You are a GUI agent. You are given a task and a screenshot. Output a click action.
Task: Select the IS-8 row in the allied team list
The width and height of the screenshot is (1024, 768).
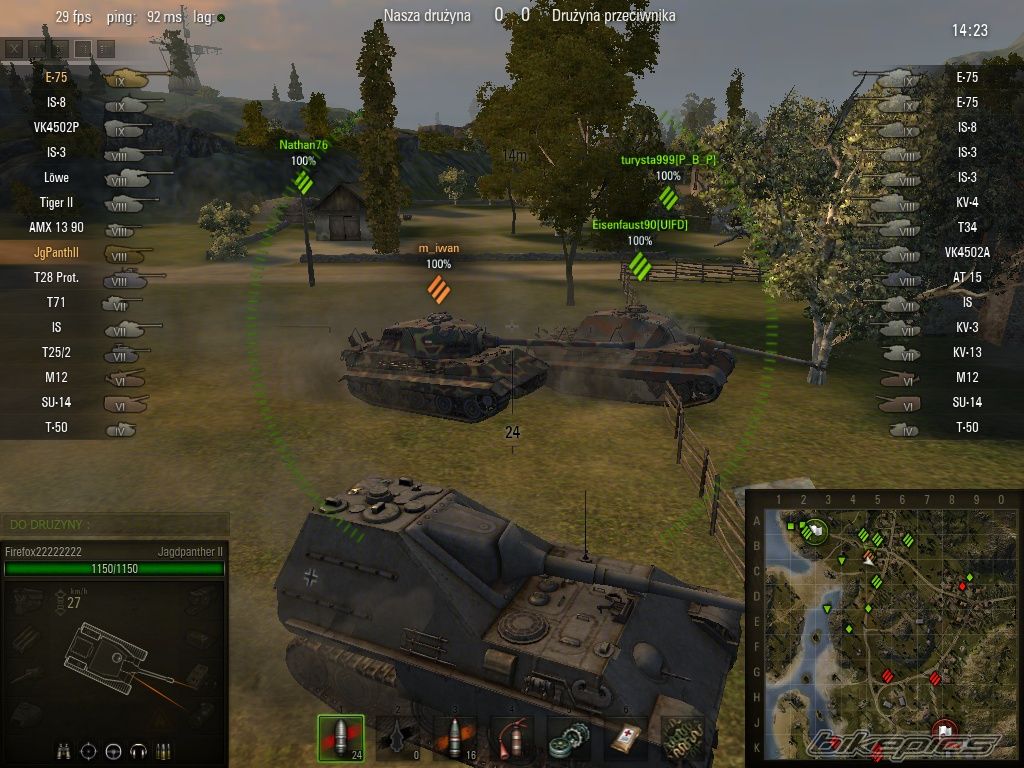57,102
